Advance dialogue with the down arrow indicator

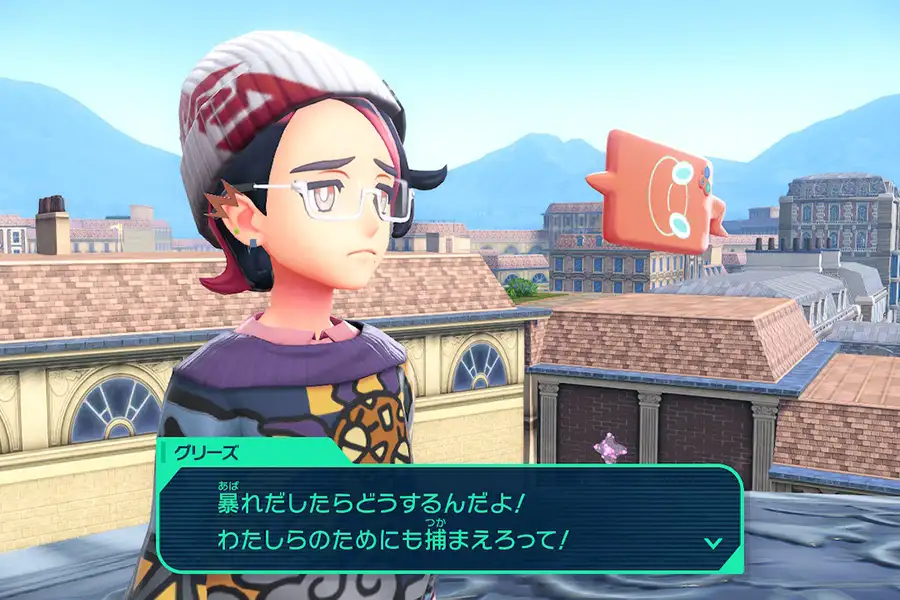click(x=713, y=542)
